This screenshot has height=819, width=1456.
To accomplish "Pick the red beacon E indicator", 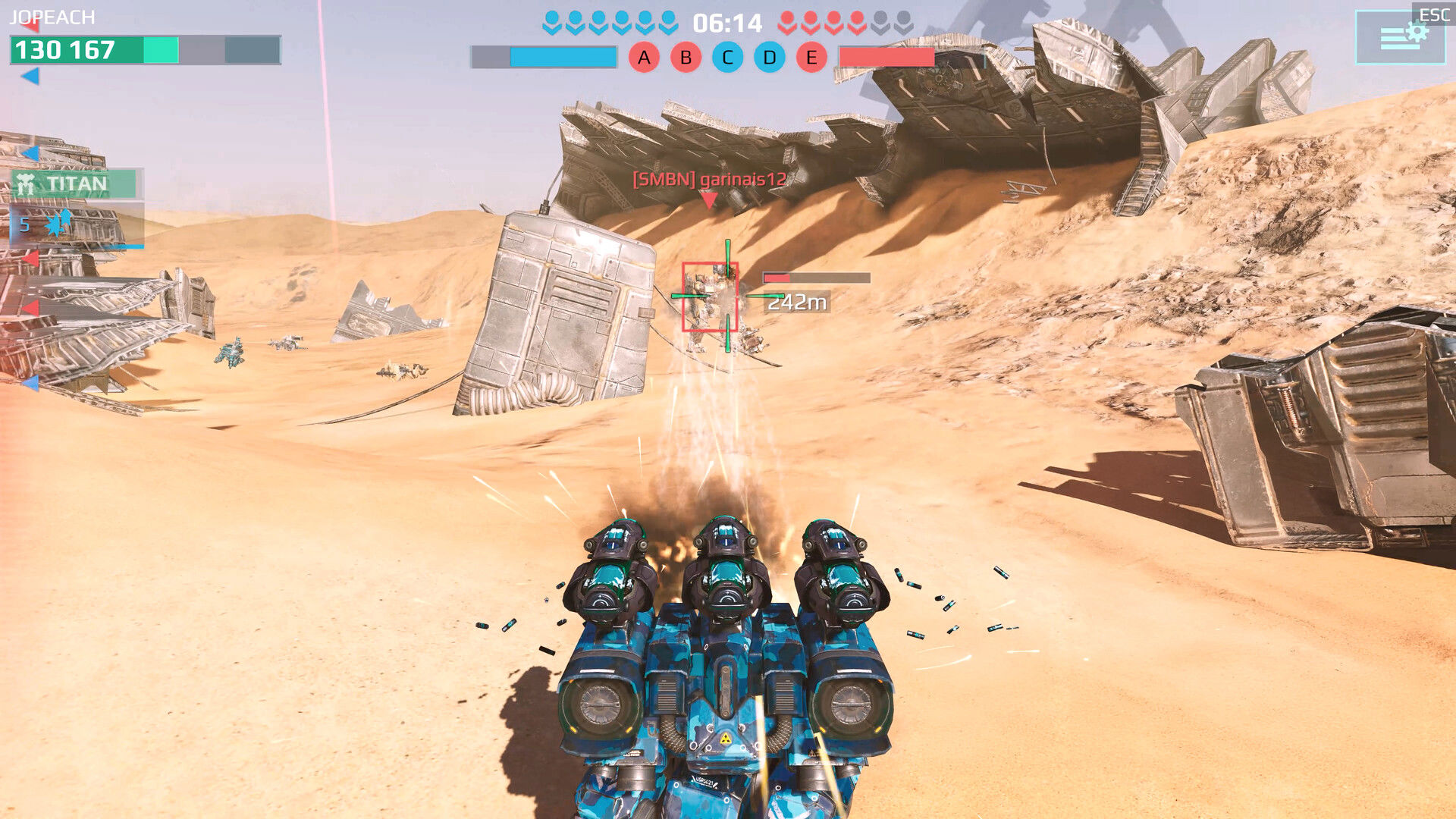I will (x=811, y=58).
